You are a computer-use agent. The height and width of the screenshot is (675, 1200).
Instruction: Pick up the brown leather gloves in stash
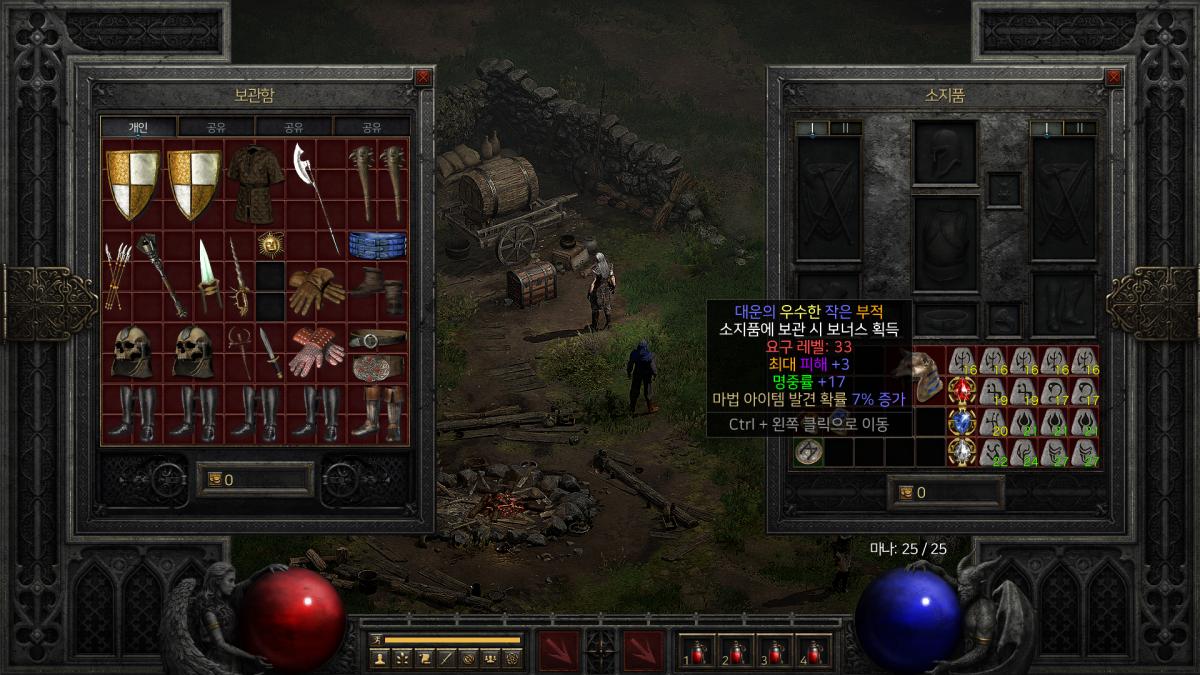click(316, 289)
